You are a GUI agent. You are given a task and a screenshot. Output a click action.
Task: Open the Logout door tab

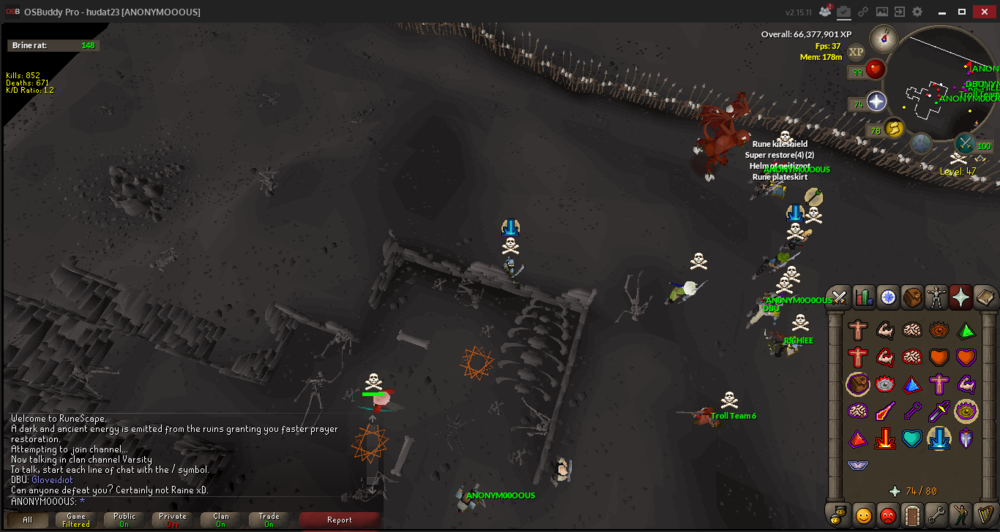click(912, 516)
